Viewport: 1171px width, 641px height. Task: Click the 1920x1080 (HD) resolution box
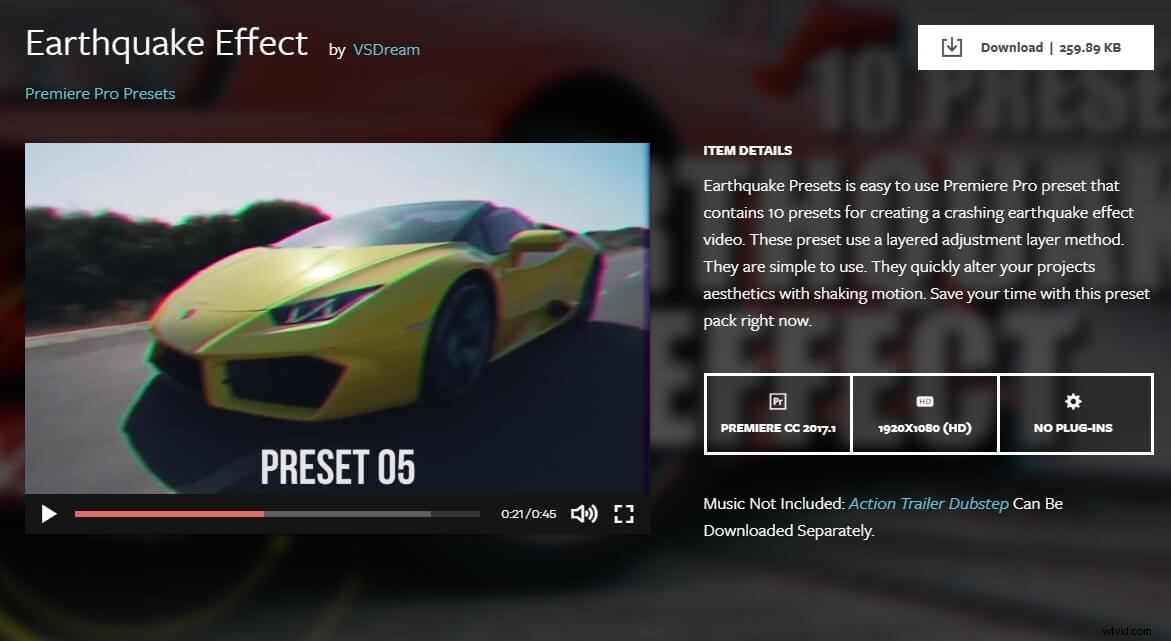[x=925, y=414]
